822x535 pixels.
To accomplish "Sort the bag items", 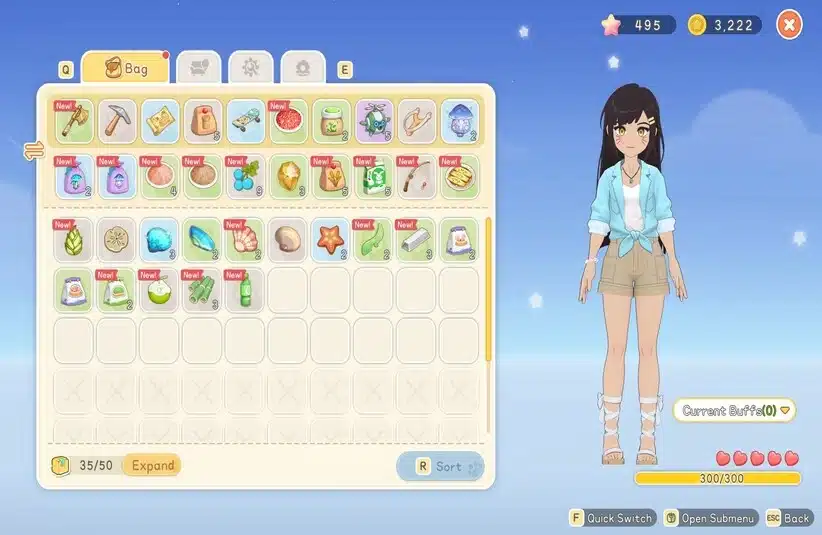I will coord(441,466).
